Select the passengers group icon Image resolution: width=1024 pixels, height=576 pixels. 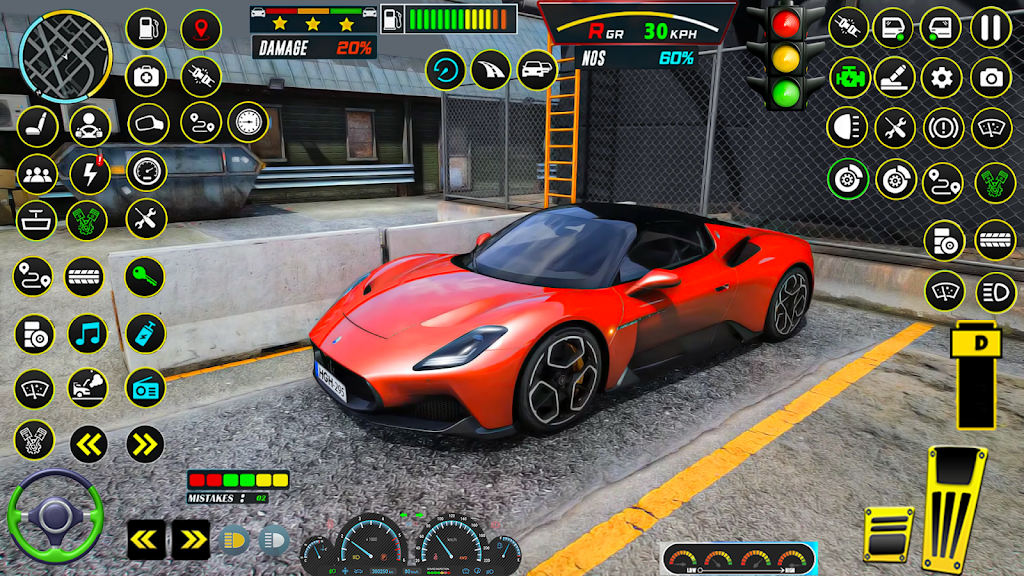click(x=37, y=174)
